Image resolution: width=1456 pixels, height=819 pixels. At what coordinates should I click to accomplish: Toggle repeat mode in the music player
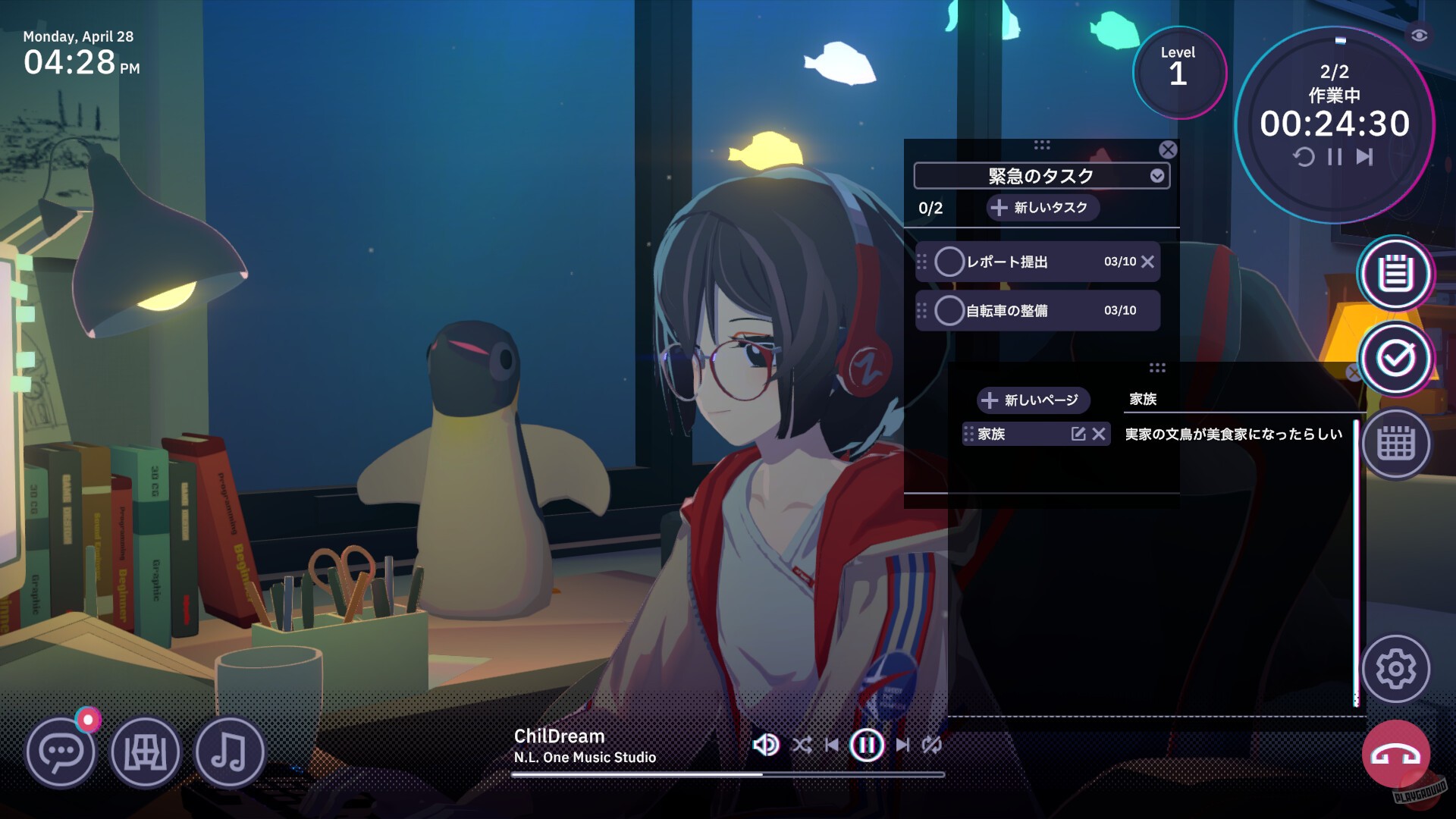click(x=931, y=745)
